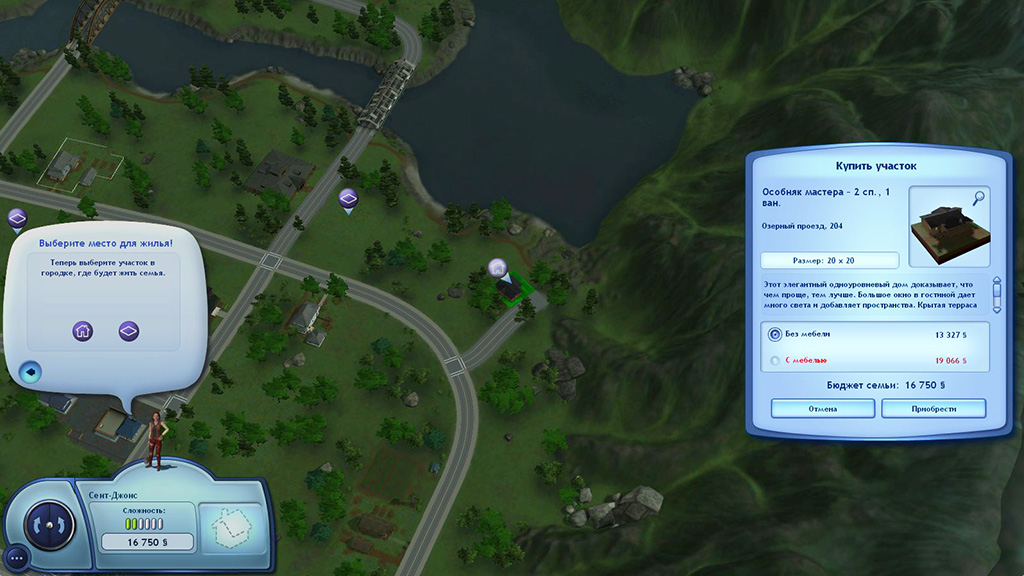Select the empty lot marker near the bridge
This screenshot has height=576, width=1024.
[348, 198]
